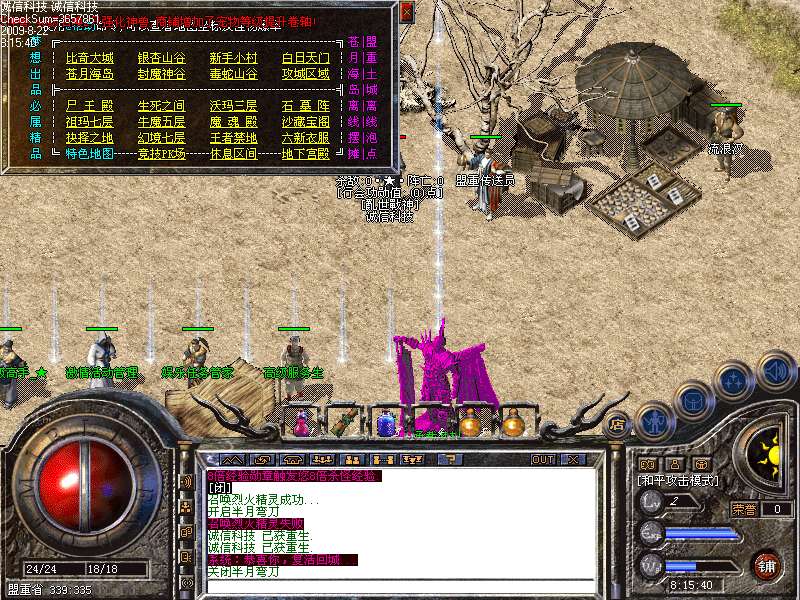Choose 地下宫殿 destination
This screenshot has width=800, height=600.
tap(306, 154)
